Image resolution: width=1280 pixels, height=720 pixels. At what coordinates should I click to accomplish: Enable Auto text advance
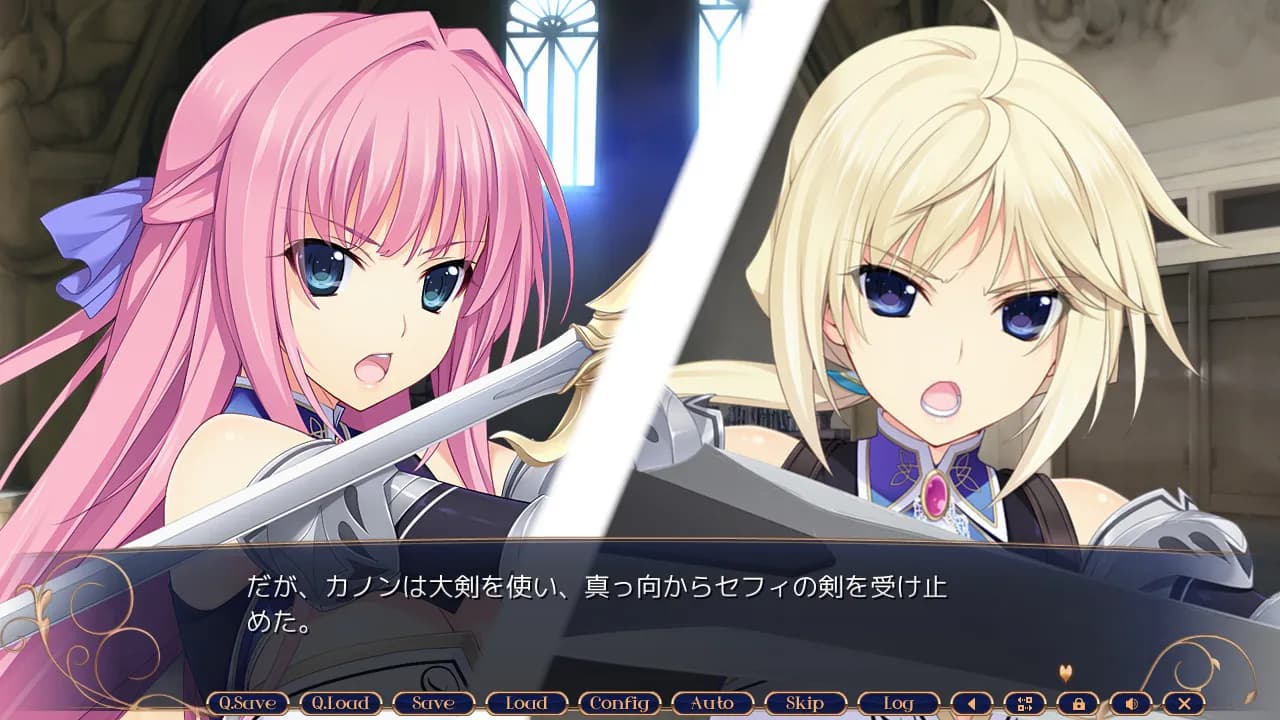pyautogui.click(x=713, y=703)
